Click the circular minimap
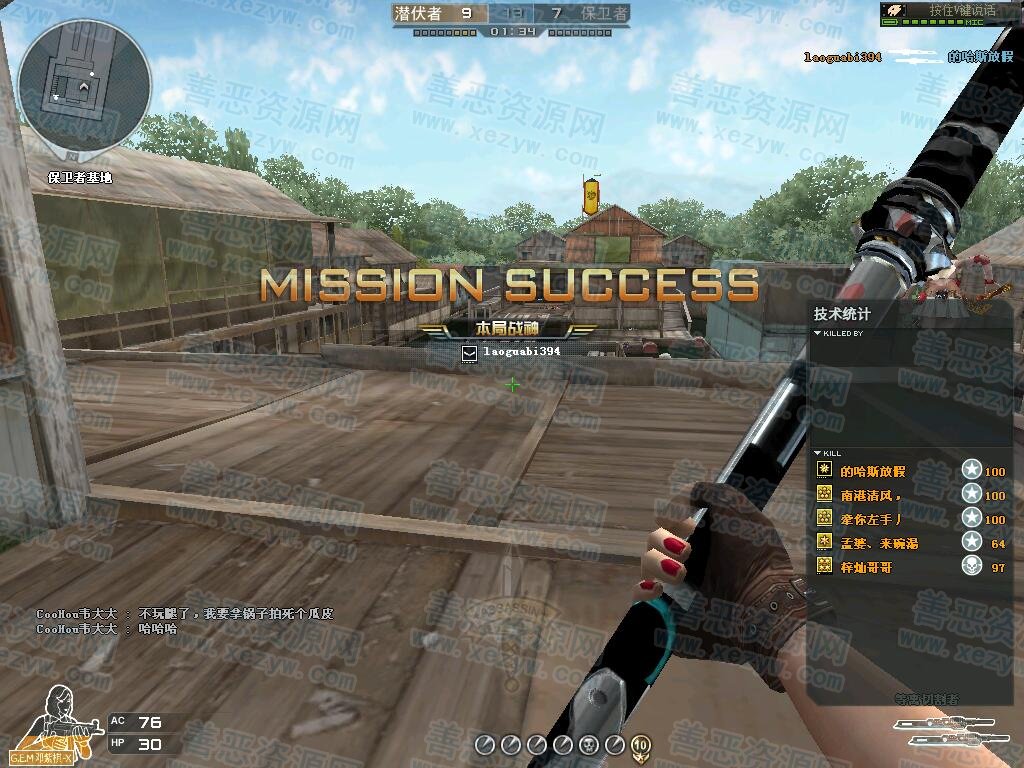 pos(85,85)
